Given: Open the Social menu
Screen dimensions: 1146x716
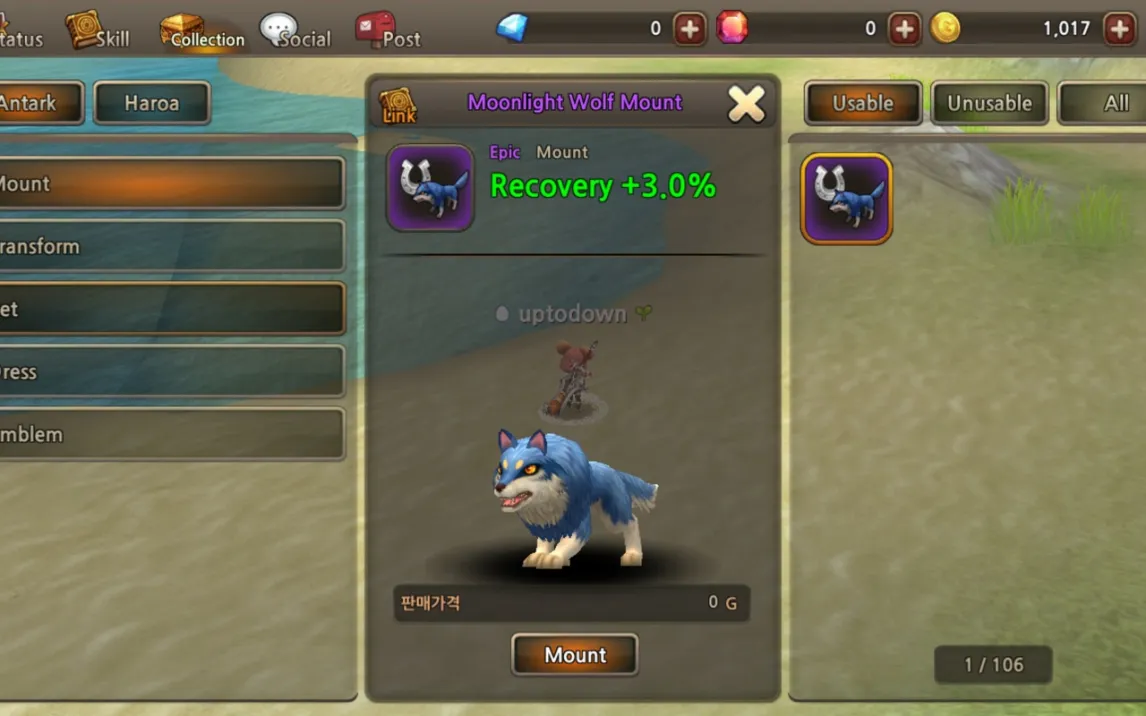Looking at the screenshot, I should pos(295,31).
